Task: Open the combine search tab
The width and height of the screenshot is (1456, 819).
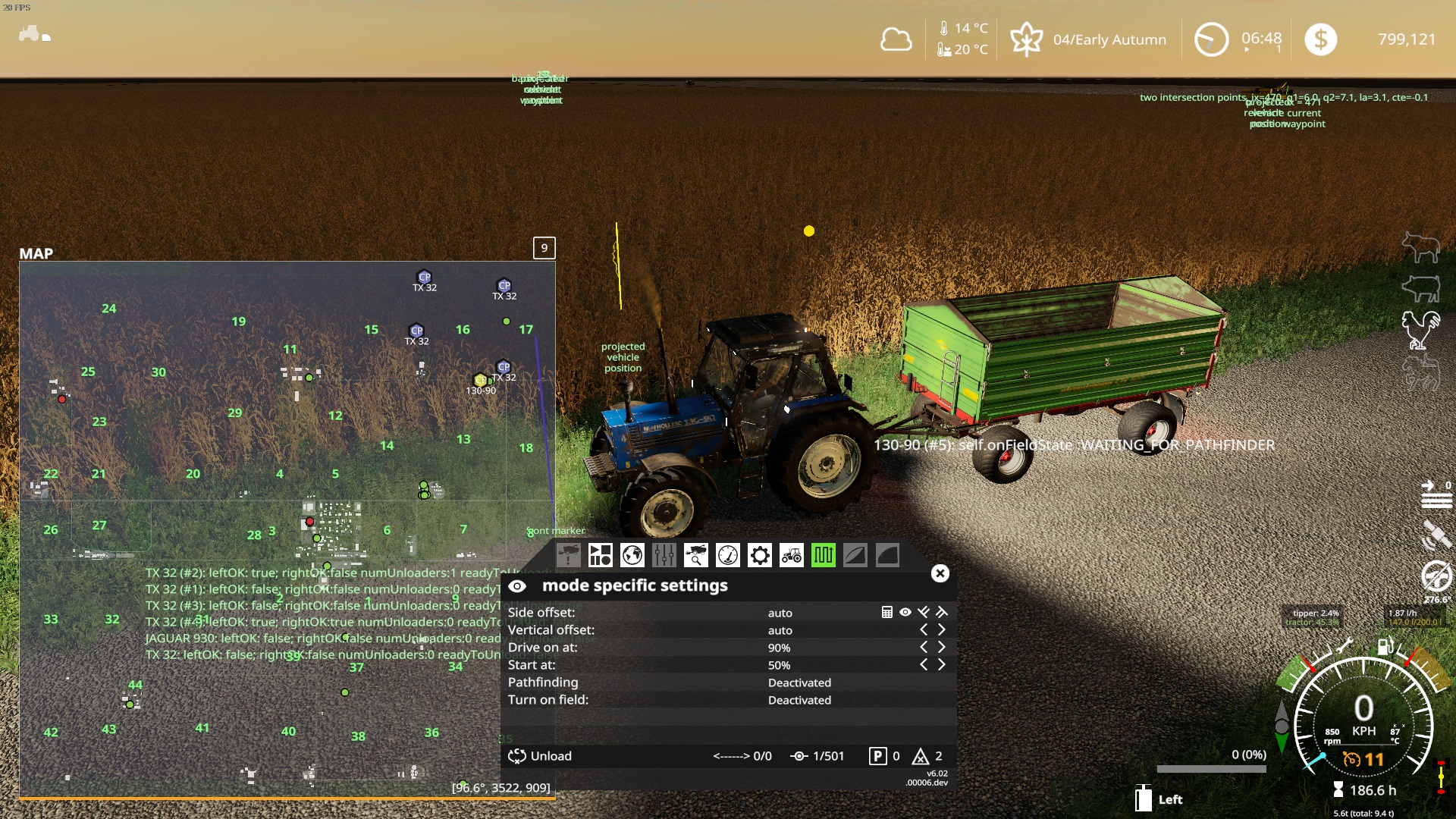Action: point(695,556)
